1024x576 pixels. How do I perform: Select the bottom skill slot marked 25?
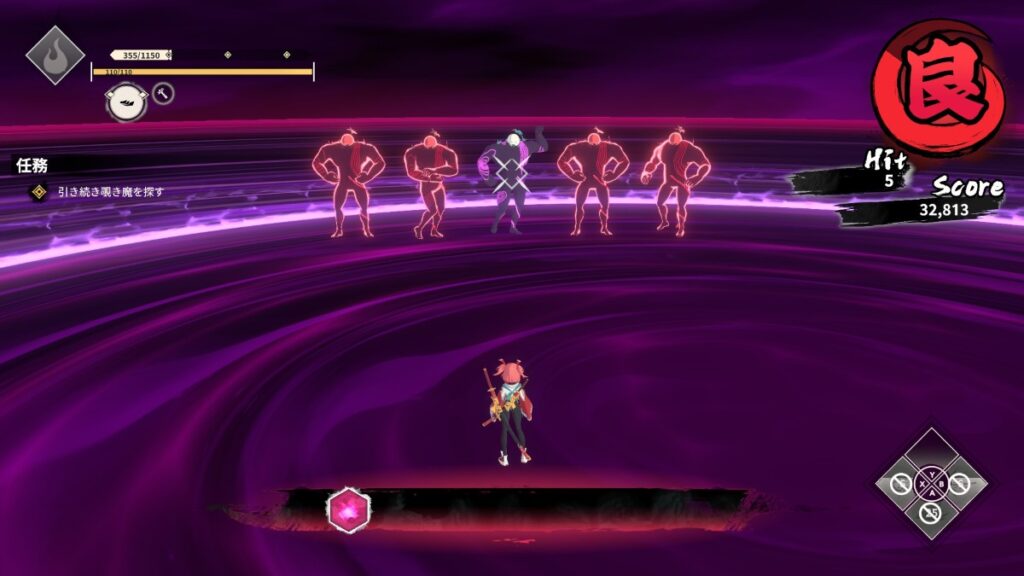tap(932, 513)
